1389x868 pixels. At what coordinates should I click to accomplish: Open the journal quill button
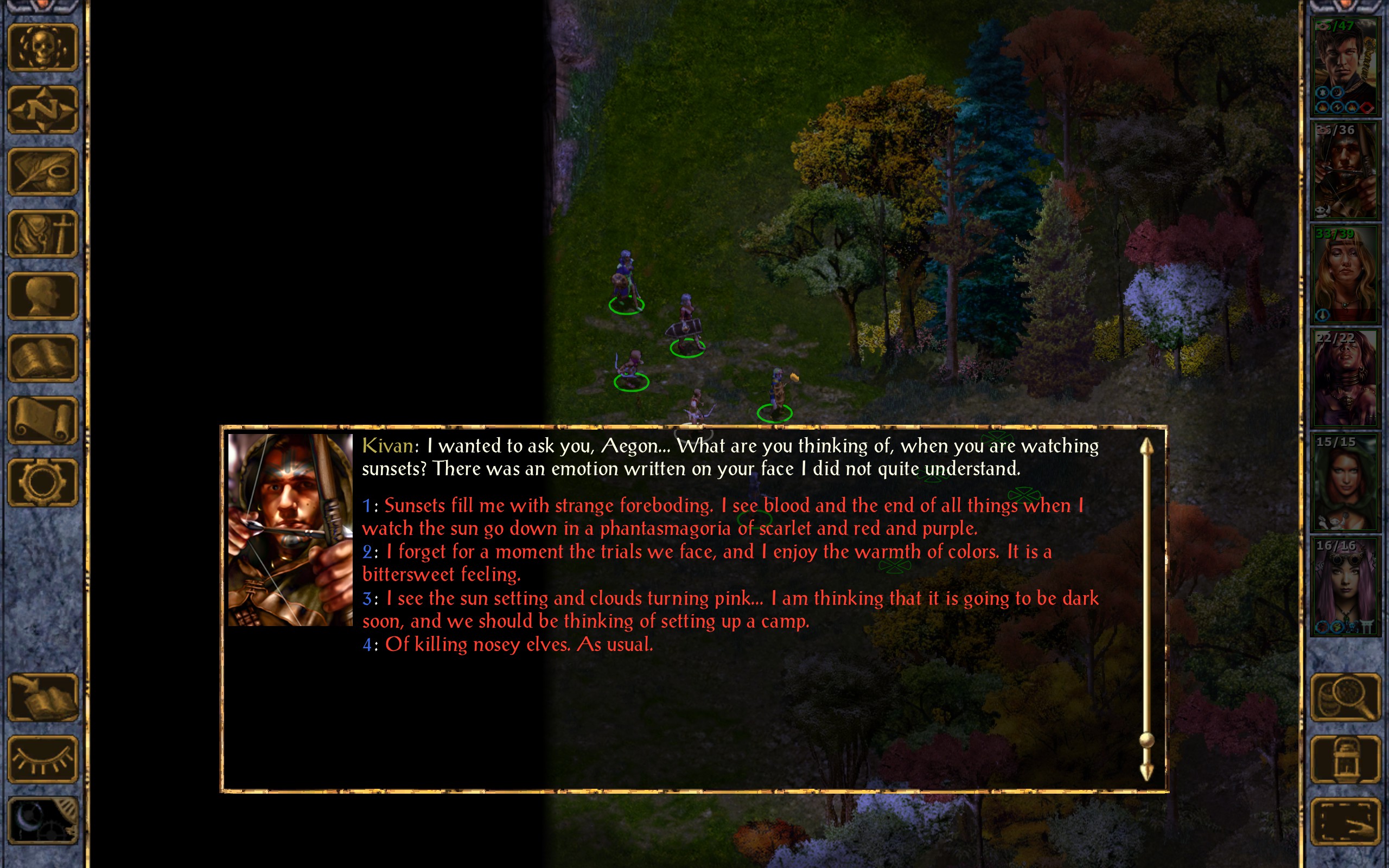click(42, 171)
